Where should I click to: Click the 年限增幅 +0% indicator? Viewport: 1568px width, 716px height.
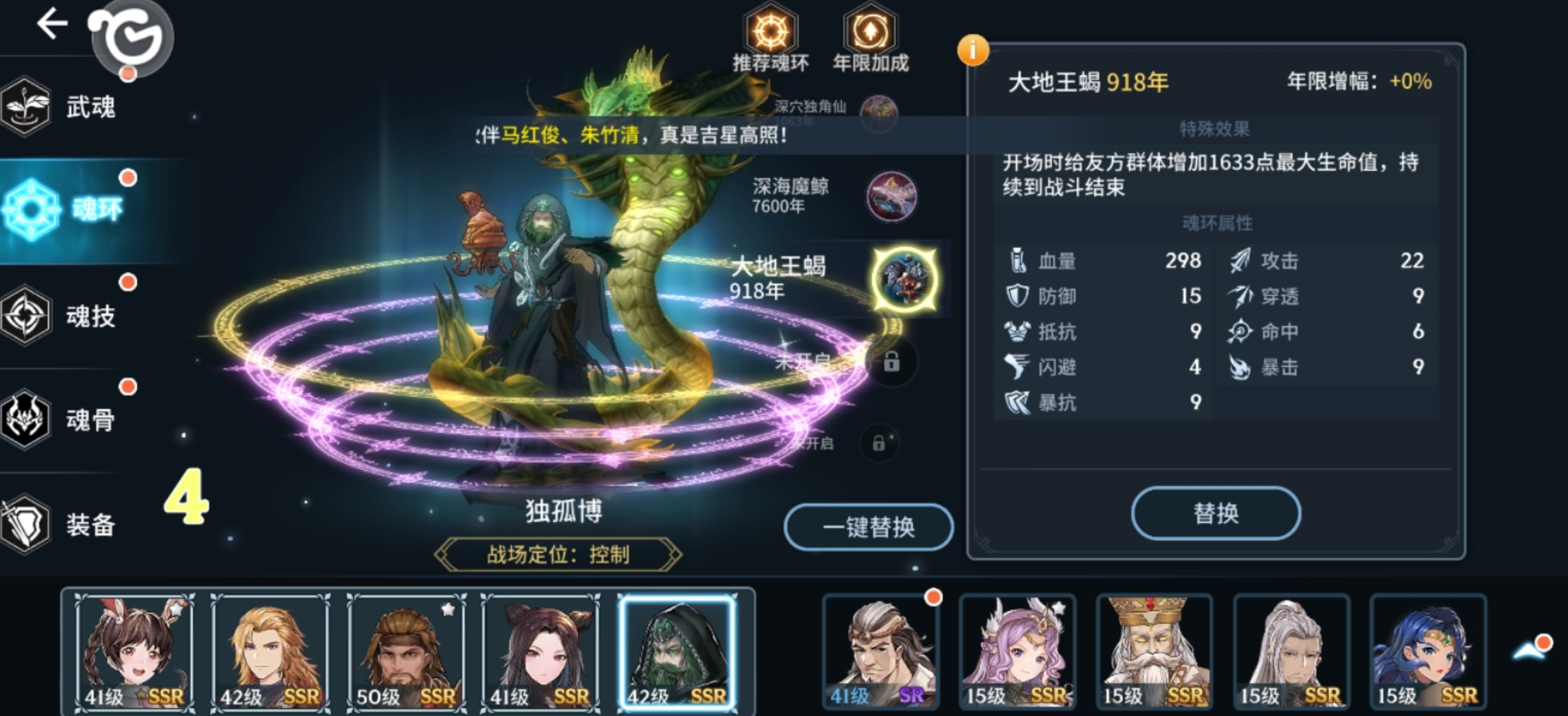coord(1381,84)
